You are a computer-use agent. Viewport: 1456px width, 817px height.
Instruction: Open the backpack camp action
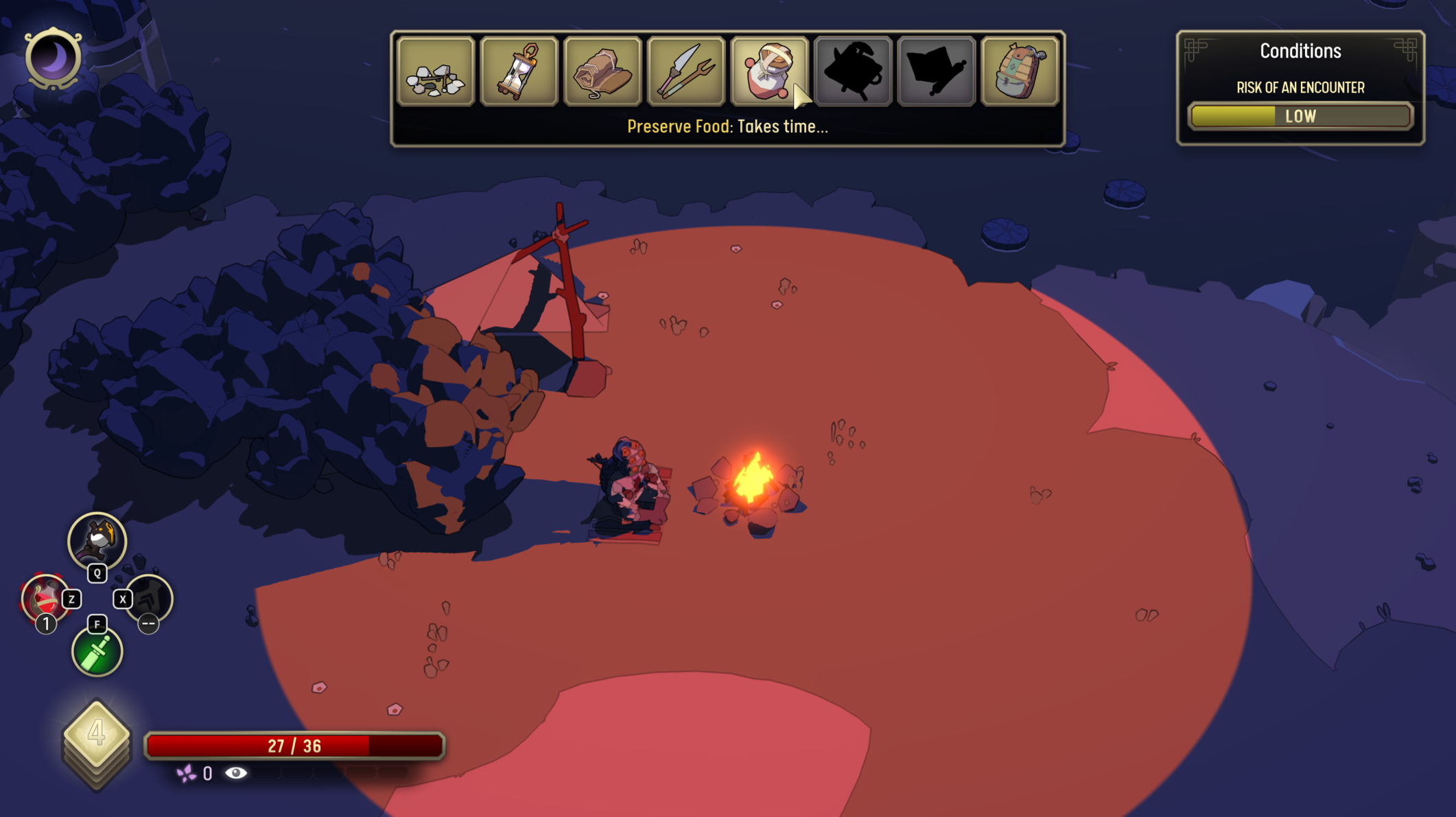pyautogui.click(x=1020, y=71)
